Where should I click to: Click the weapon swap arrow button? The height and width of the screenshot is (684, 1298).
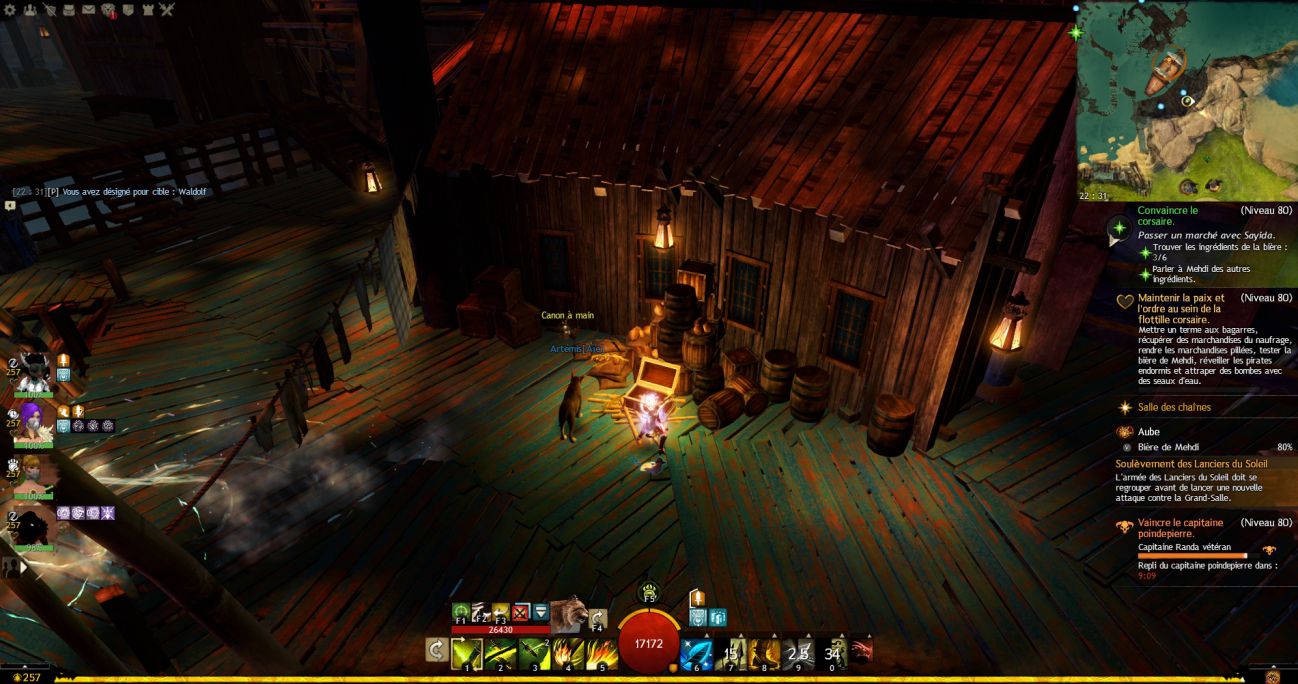pos(436,651)
